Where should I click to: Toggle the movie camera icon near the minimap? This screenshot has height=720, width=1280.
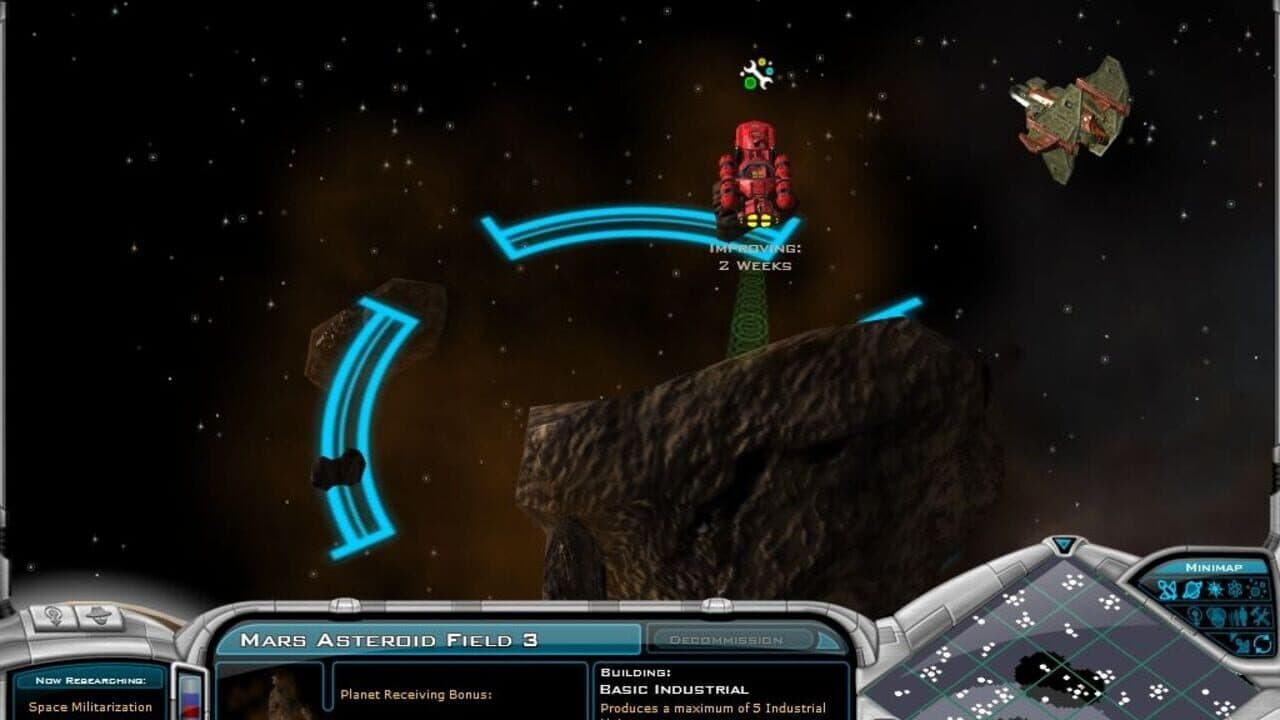click(x=1242, y=643)
